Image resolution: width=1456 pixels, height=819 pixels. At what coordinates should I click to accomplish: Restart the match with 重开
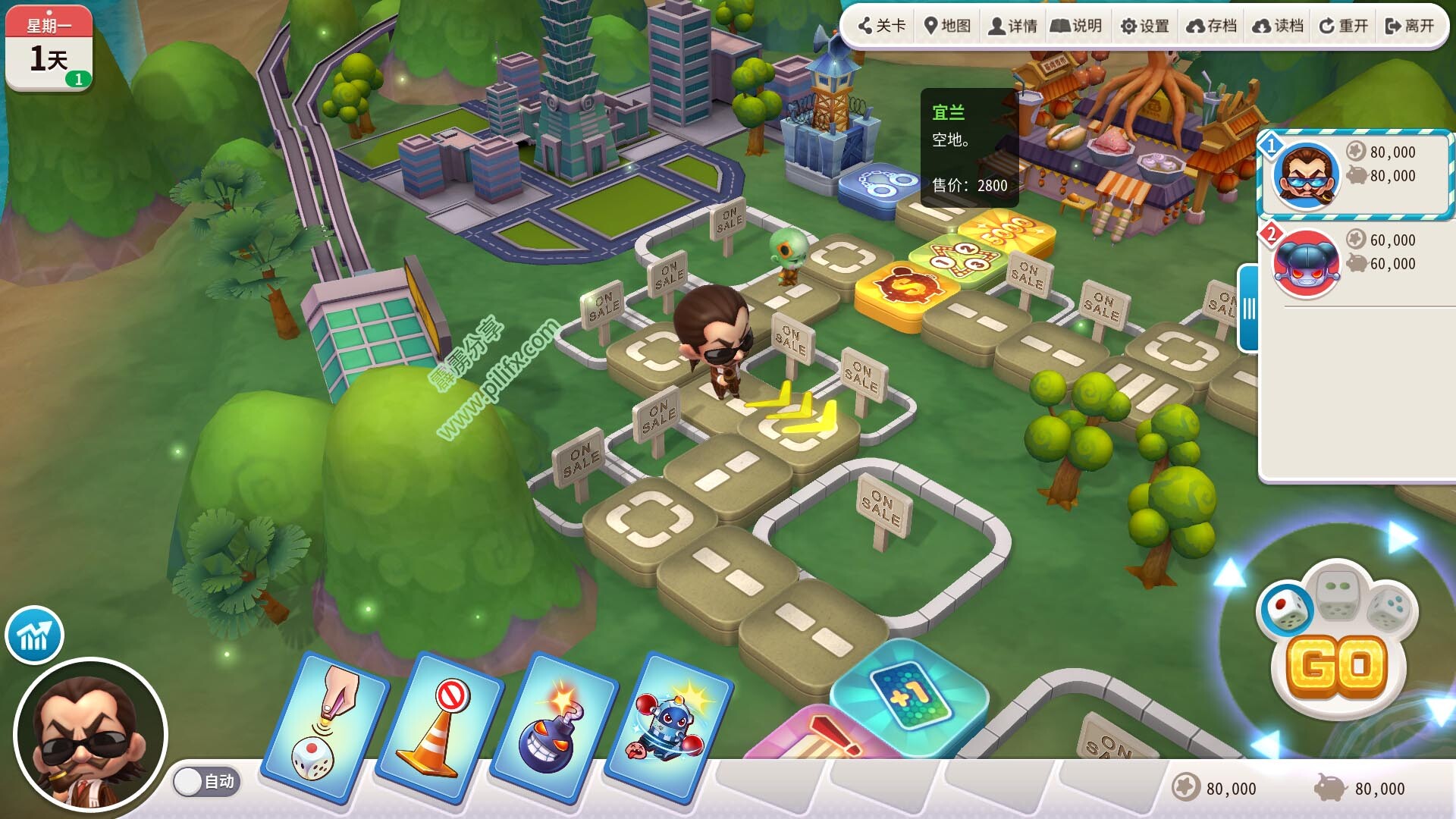coord(1344,27)
